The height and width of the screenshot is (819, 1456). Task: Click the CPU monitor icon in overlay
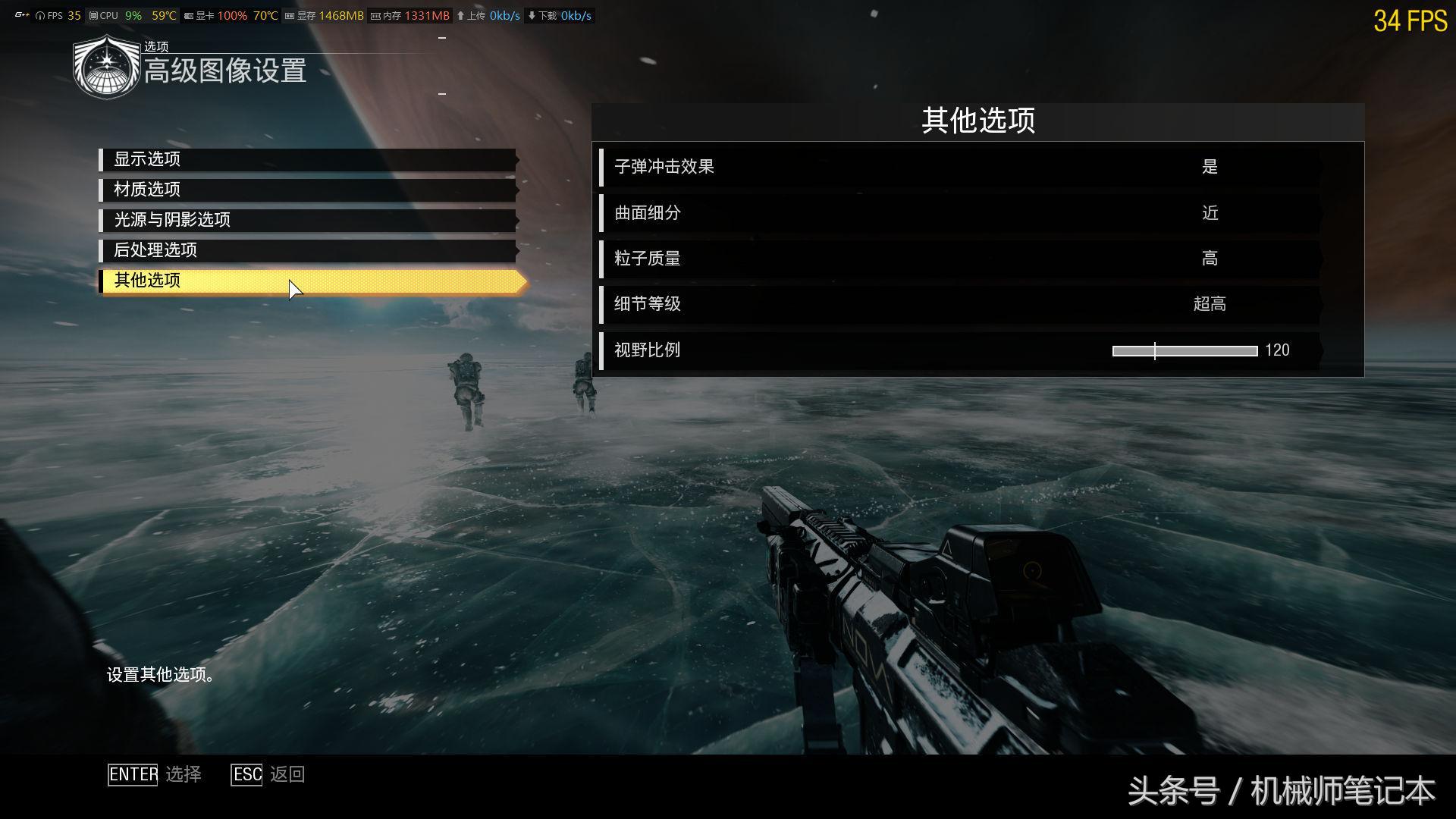93,14
